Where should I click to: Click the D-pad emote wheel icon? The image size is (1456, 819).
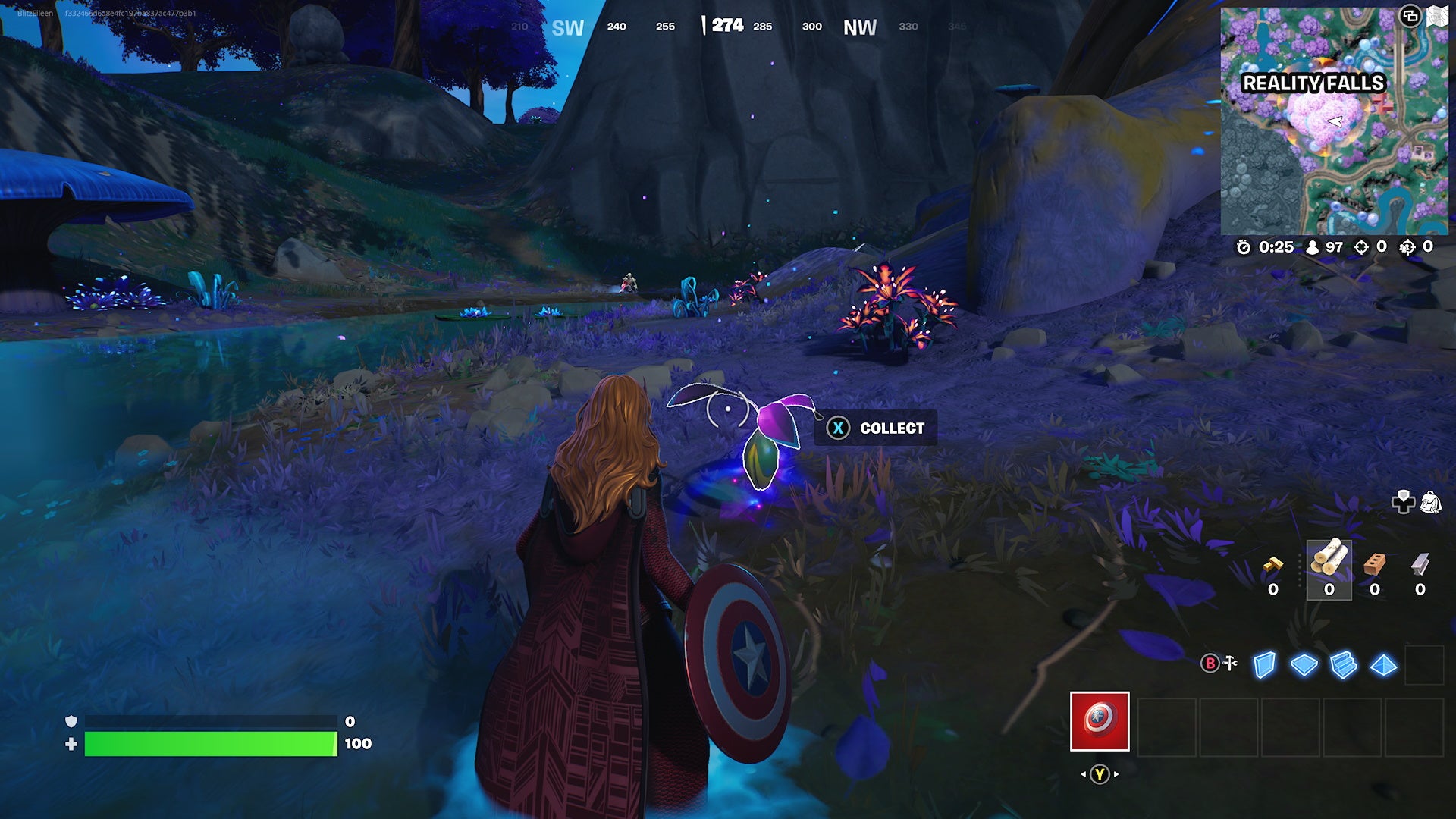click(1404, 503)
